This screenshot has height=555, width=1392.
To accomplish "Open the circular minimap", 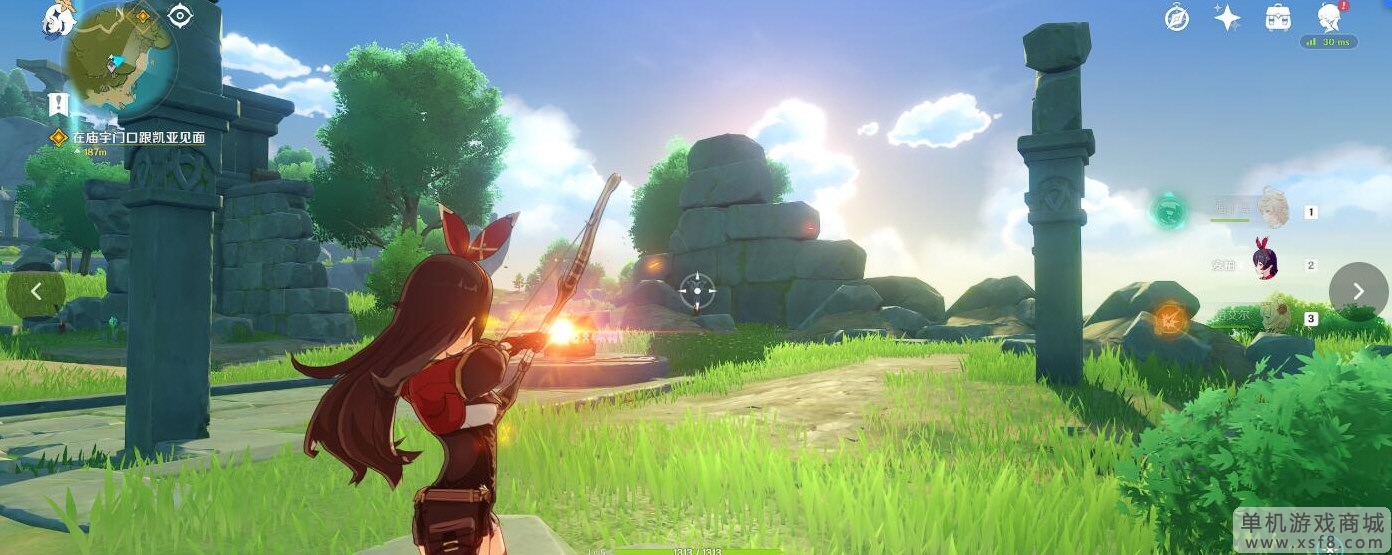I will point(121,58).
